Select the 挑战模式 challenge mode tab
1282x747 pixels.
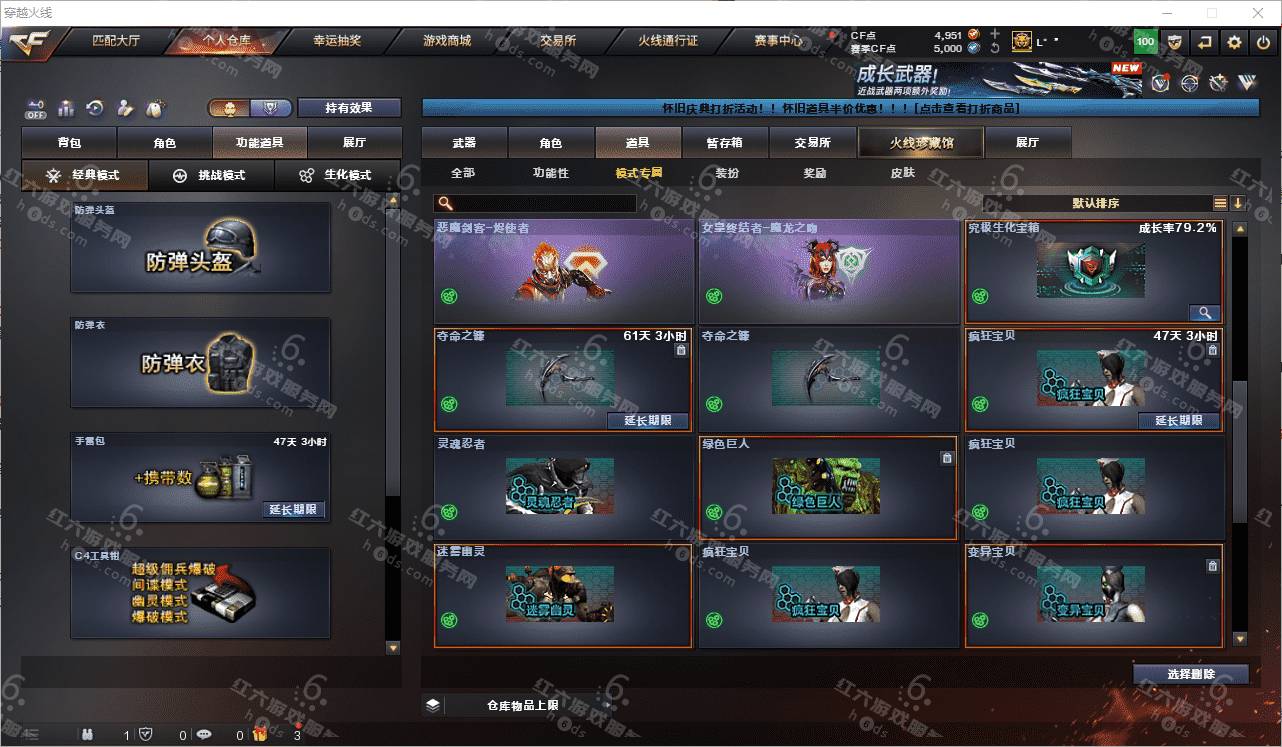pyautogui.click(x=211, y=176)
